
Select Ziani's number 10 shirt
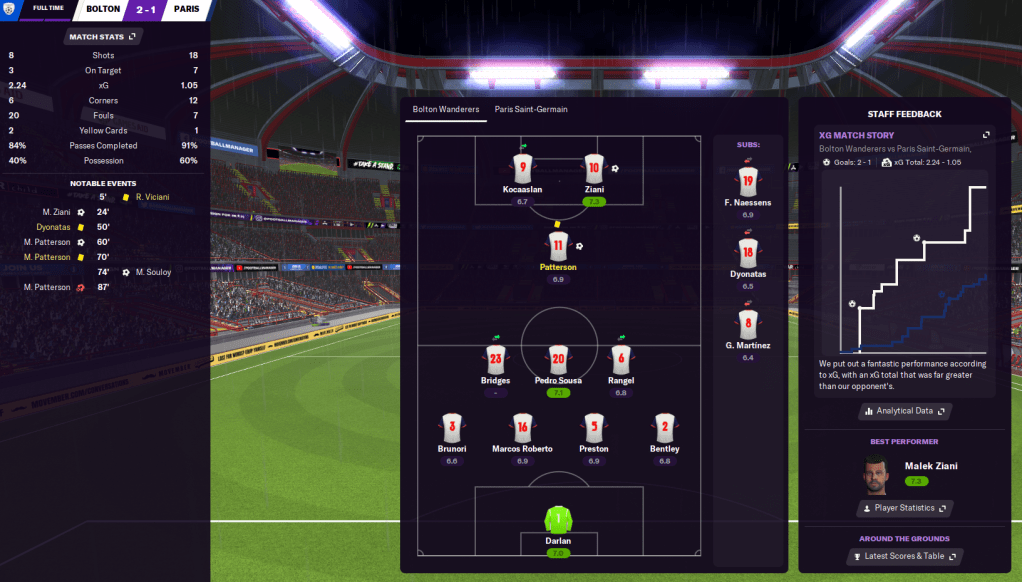(x=593, y=168)
